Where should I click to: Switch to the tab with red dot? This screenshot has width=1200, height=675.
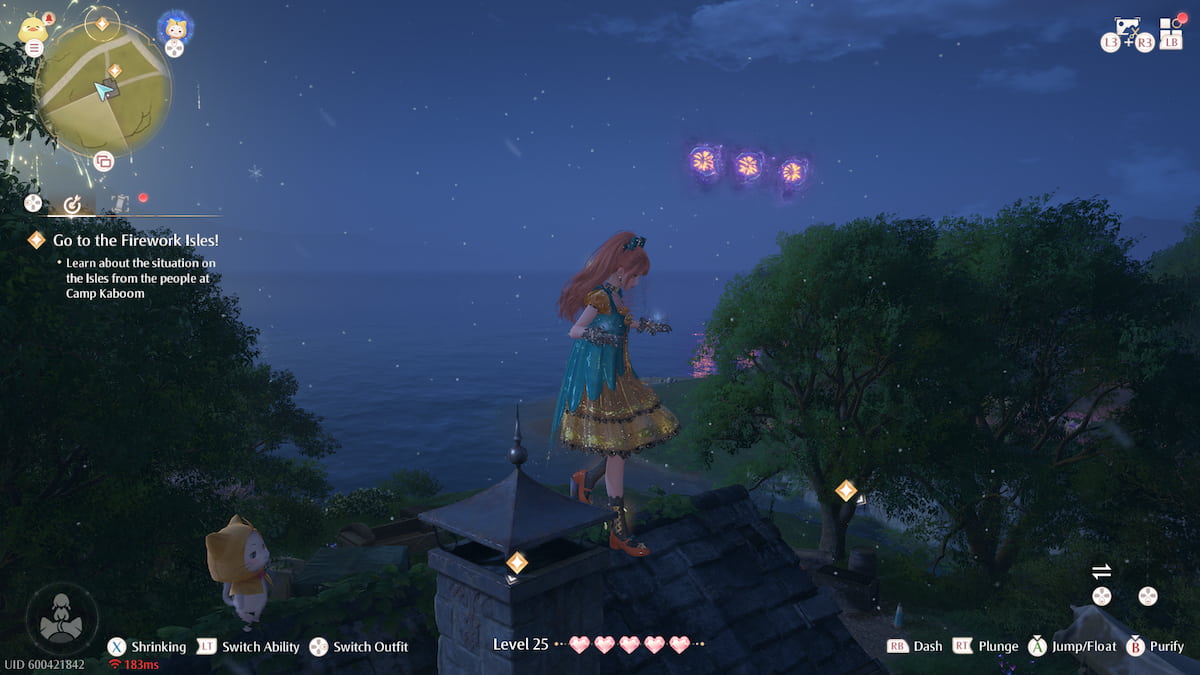(120, 203)
